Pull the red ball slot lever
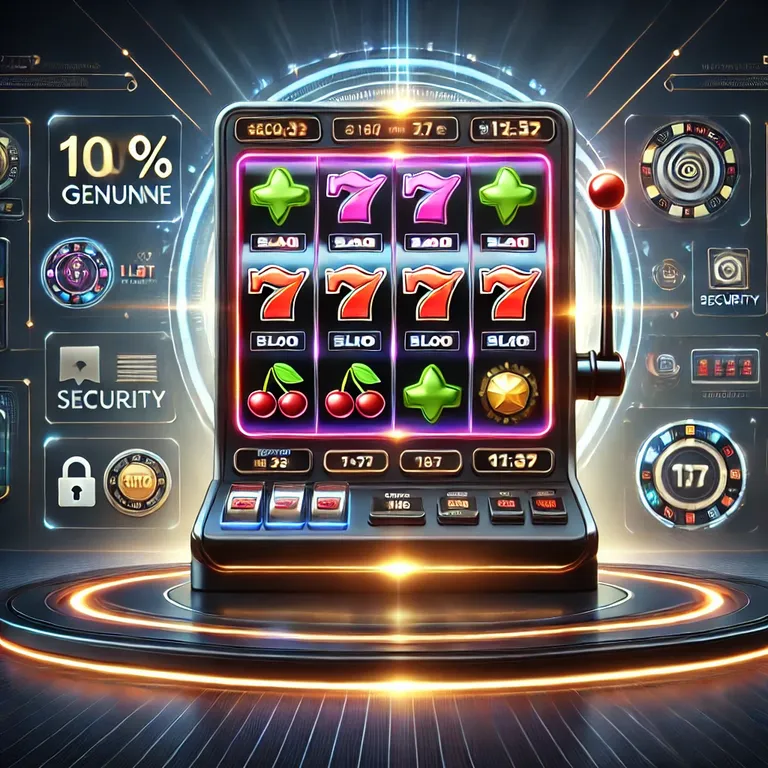Viewport: 768px width, 768px height. [x=607, y=187]
